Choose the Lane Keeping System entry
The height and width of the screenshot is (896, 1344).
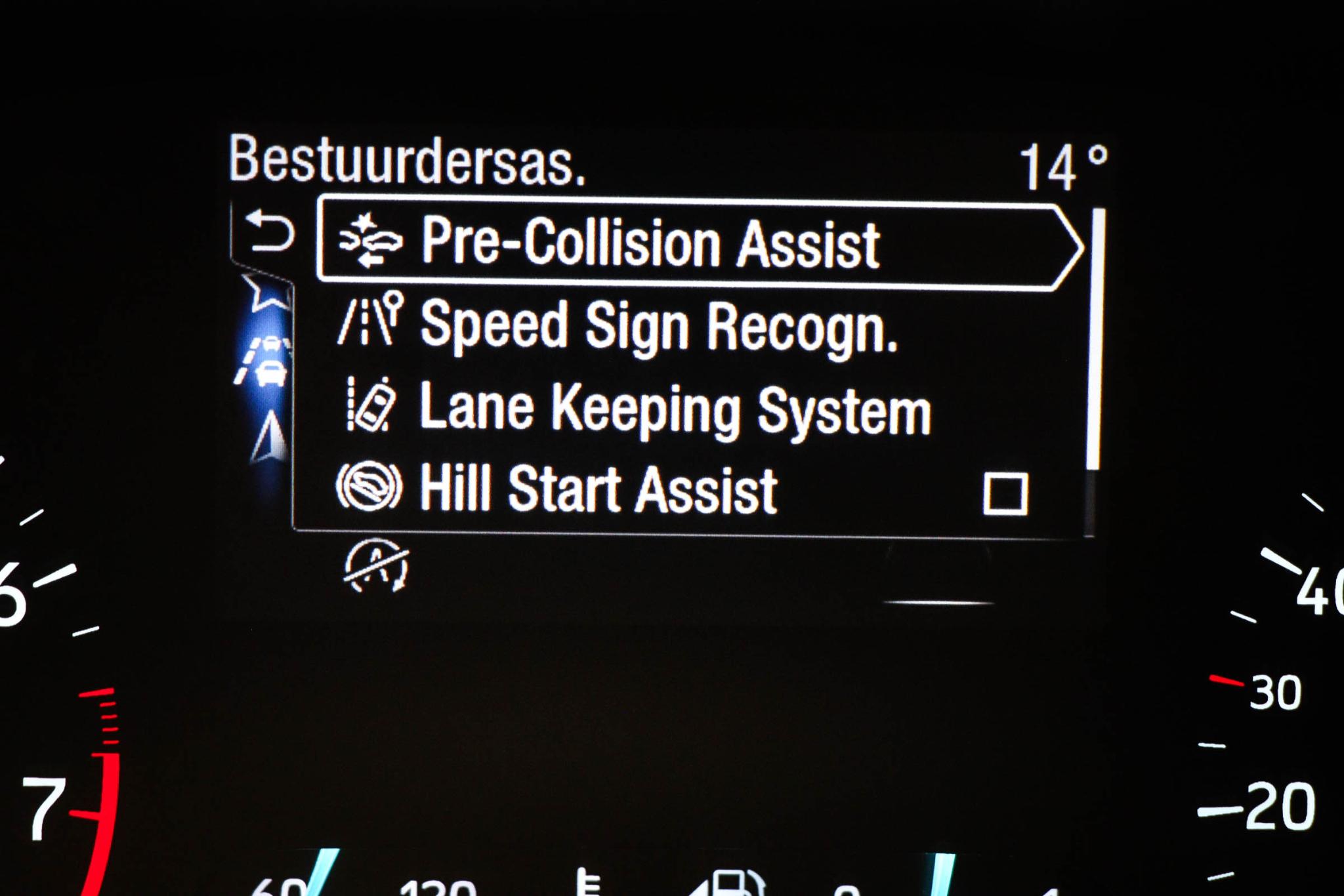pos(674,409)
